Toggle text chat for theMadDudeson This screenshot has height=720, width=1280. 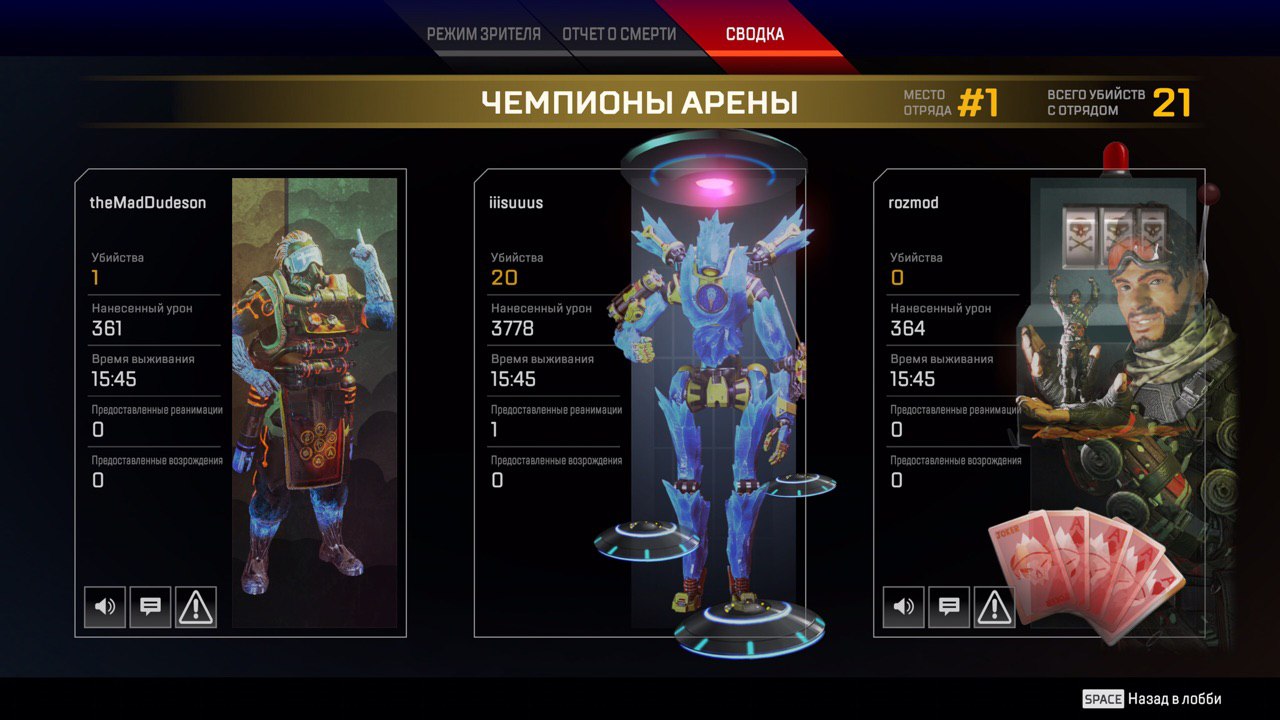tap(150, 606)
